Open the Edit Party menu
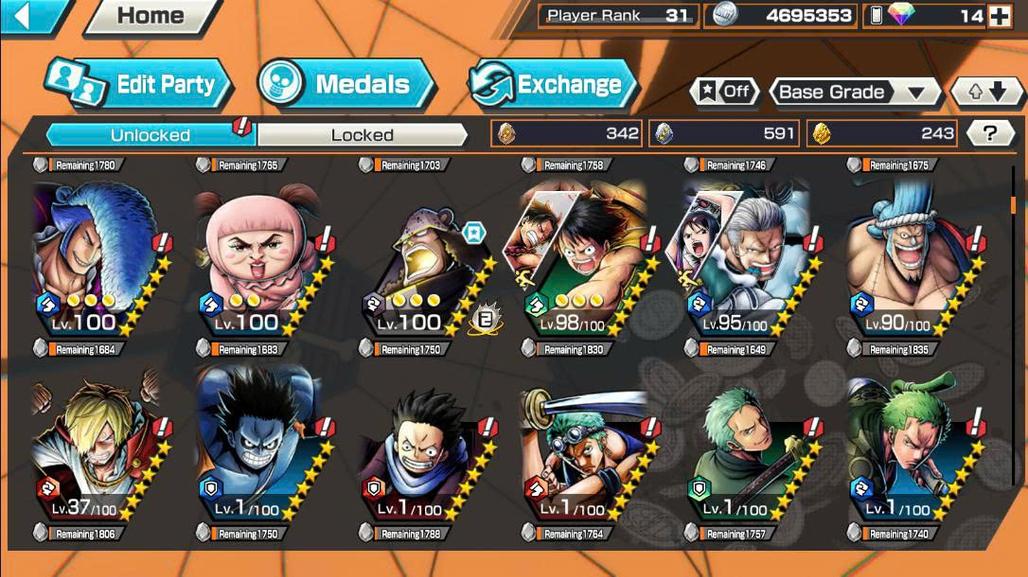Screen dimensions: 1028x577 (x=140, y=84)
